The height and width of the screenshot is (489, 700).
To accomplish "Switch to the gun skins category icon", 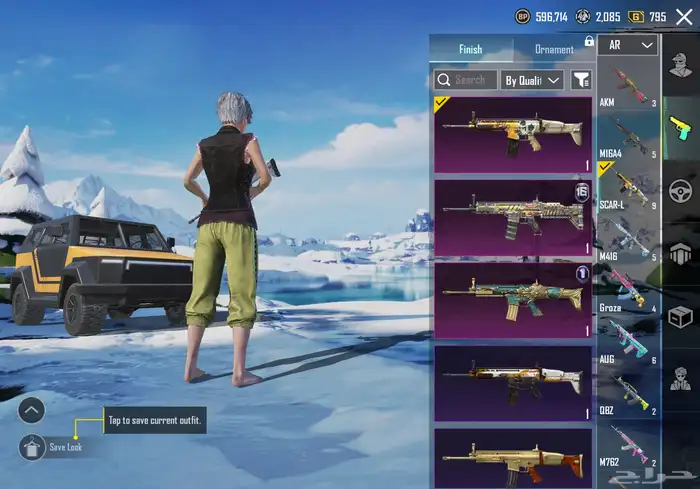I will [x=681, y=128].
